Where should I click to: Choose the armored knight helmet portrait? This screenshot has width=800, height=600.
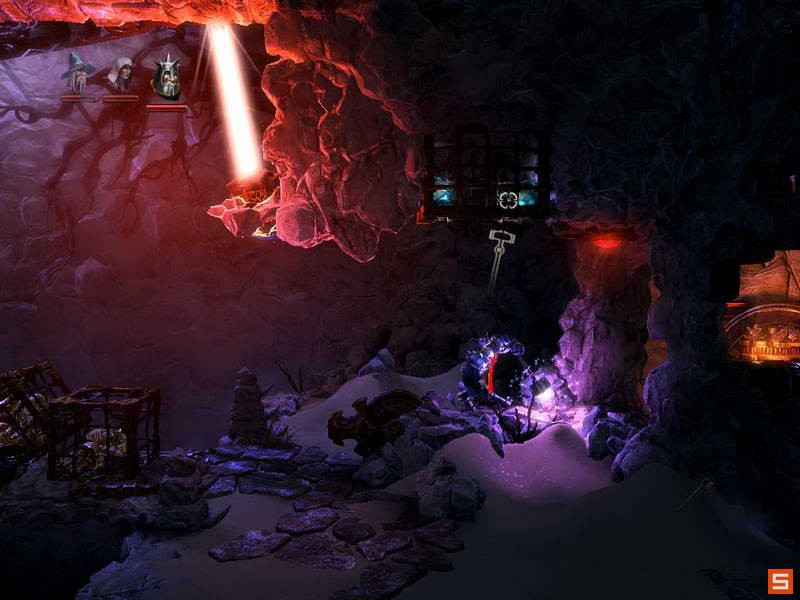coord(166,76)
